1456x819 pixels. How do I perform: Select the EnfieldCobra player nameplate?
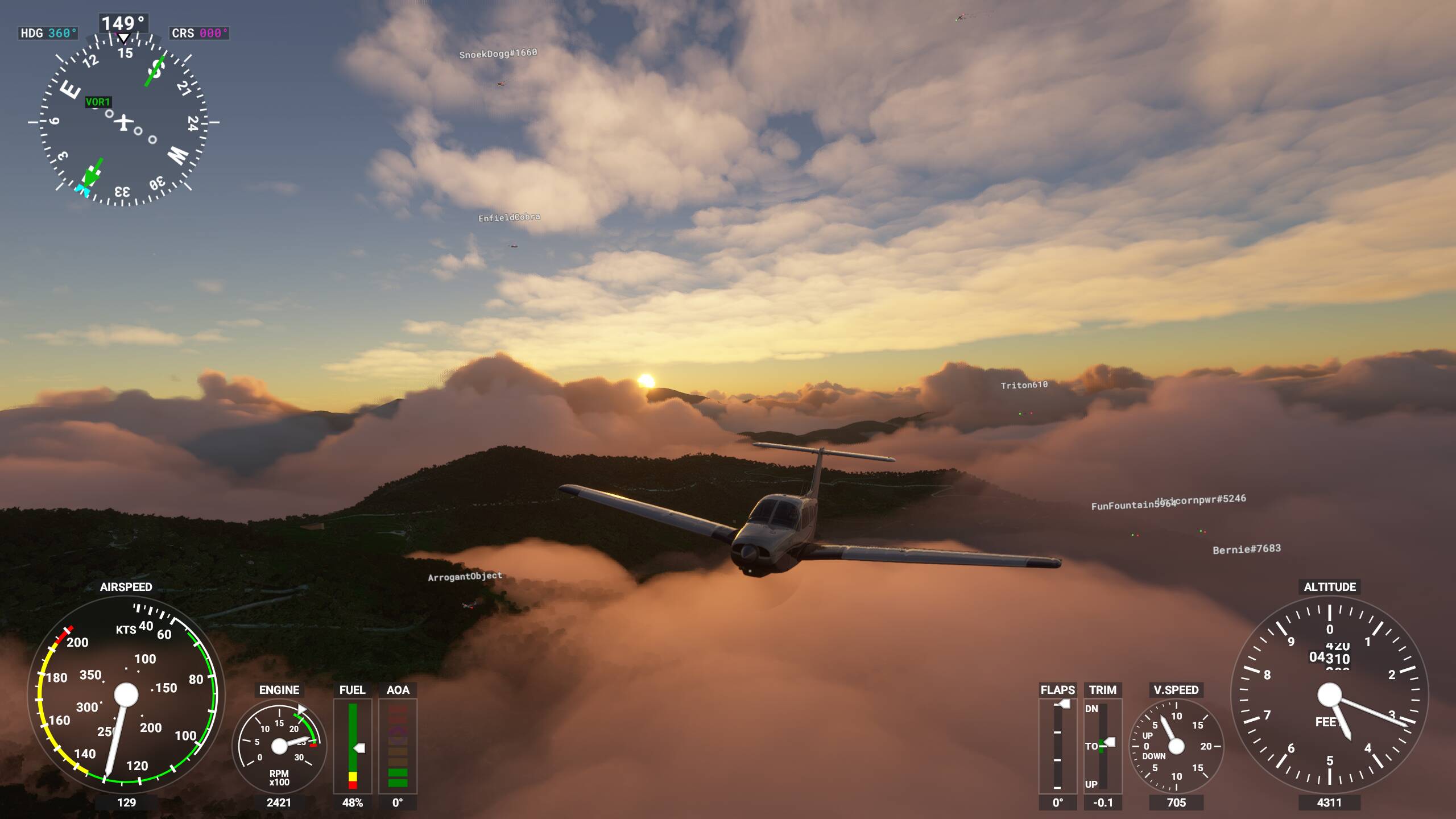(x=509, y=217)
